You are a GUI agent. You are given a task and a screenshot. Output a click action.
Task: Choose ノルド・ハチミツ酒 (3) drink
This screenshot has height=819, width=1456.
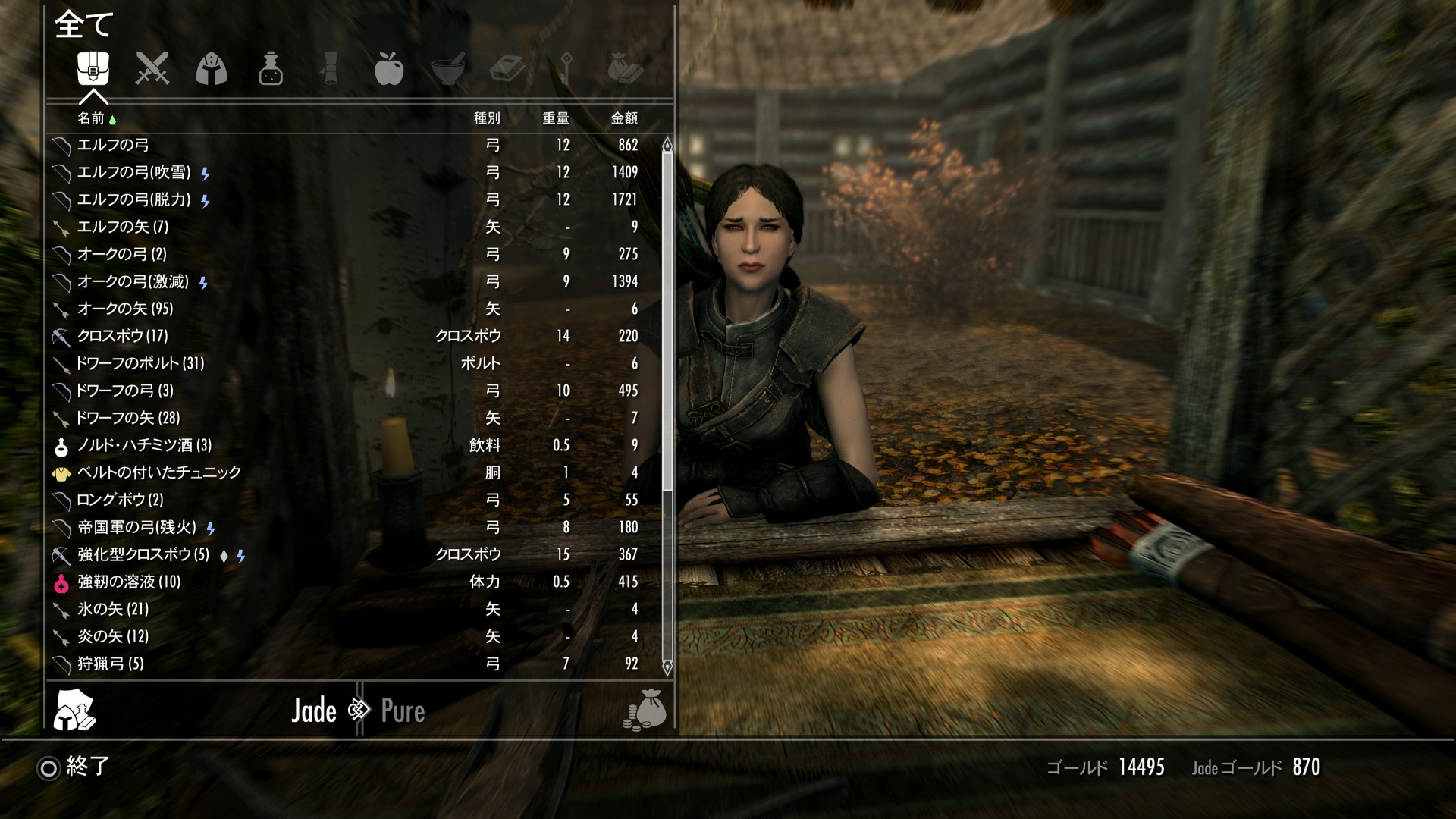[144, 445]
